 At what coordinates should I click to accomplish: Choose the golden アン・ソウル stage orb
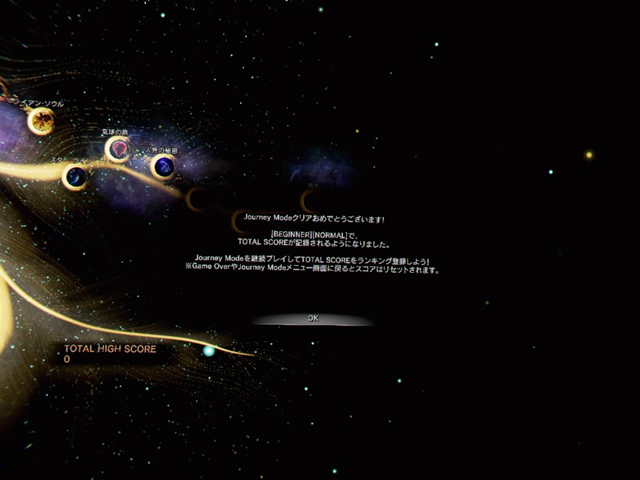pos(41,122)
